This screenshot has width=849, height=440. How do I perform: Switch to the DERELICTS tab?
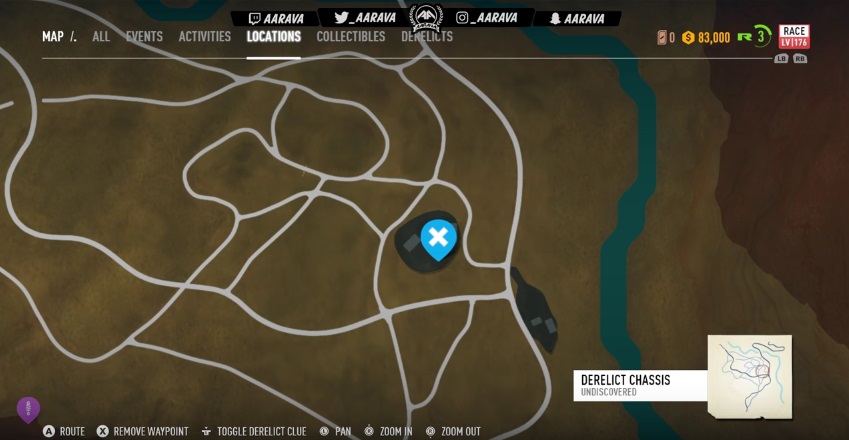coord(427,37)
